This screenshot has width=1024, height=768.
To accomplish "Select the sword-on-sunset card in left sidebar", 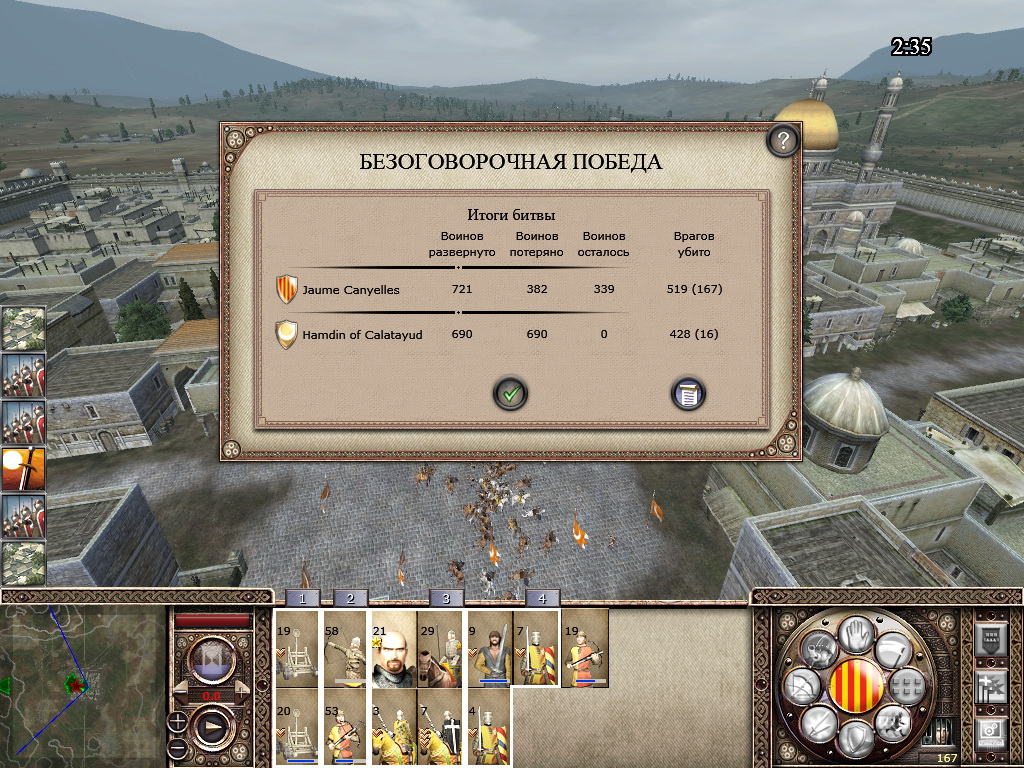I will (x=22, y=471).
